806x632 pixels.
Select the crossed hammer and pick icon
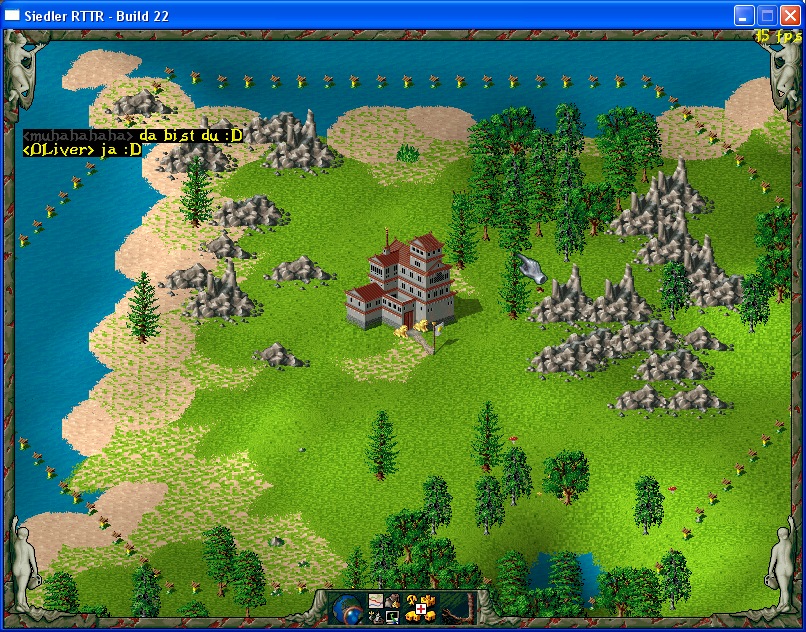click(x=412, y=600)
